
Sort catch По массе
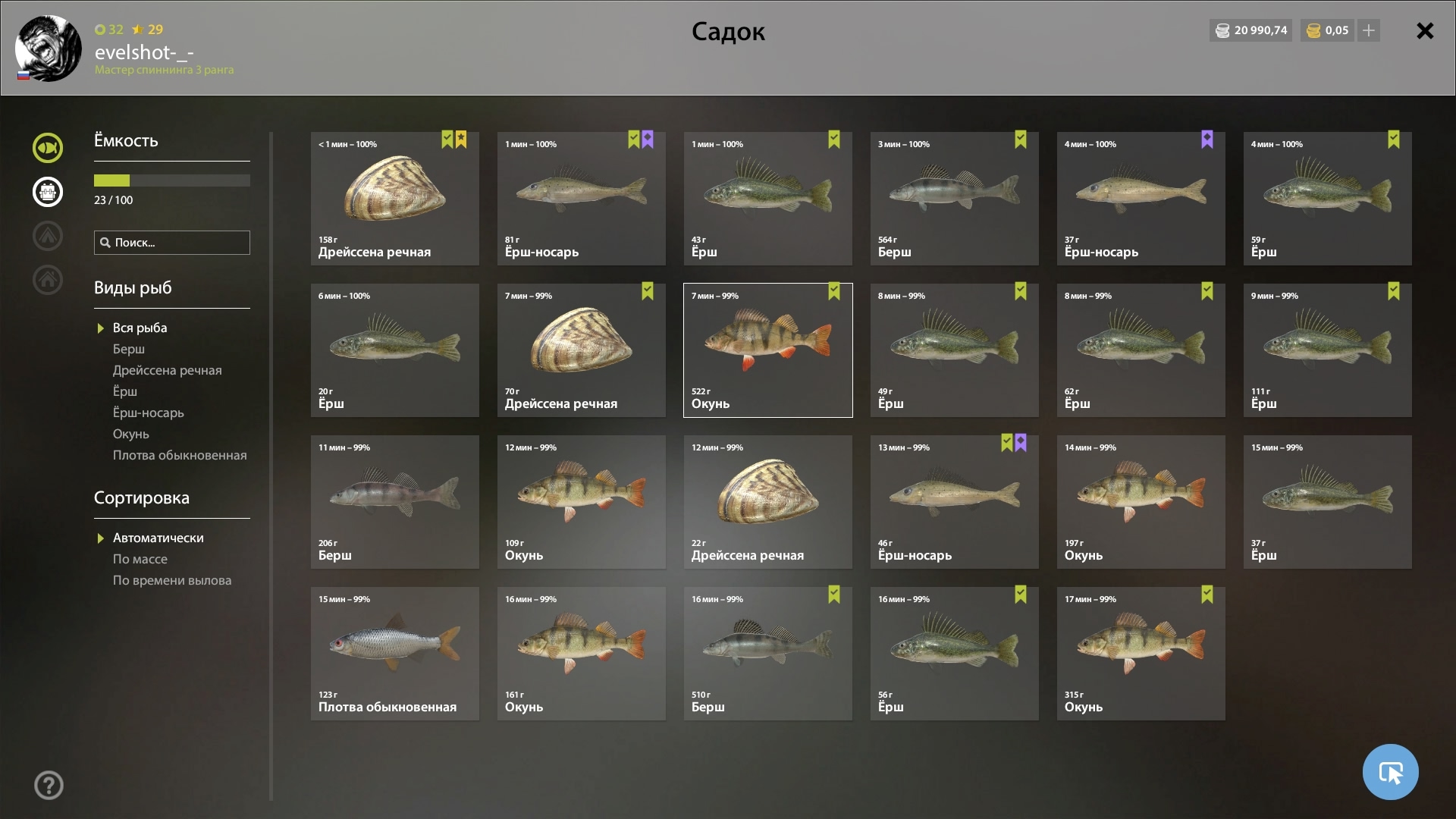(140, 559)
